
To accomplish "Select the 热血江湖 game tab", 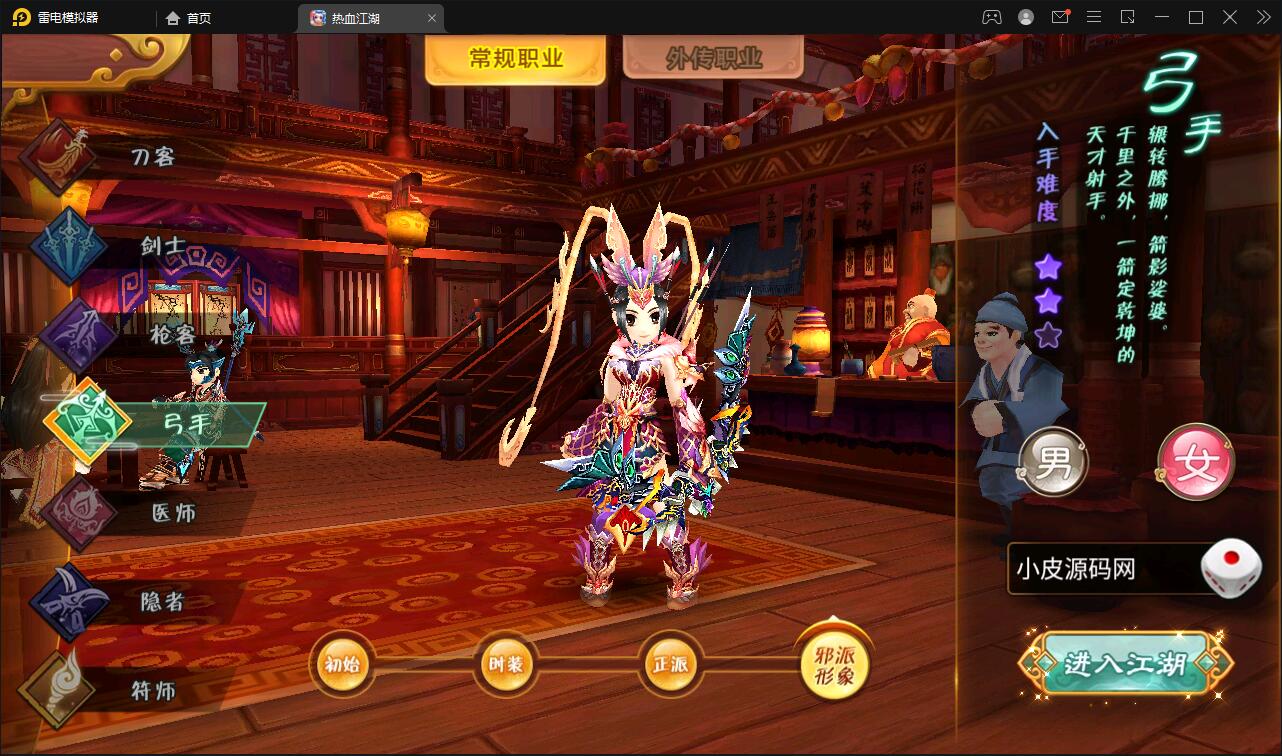I will point(360,17).
